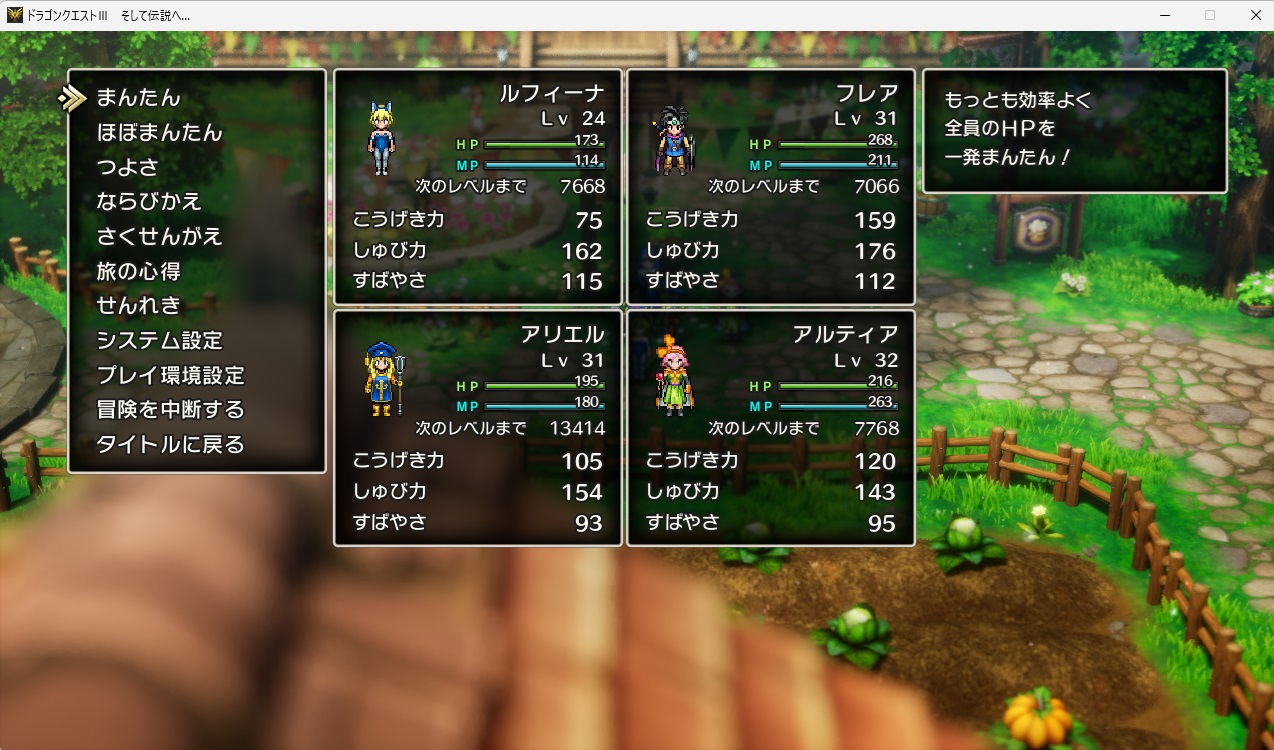Select タイトルに戻る to return to title

click(x=170, y=445)
